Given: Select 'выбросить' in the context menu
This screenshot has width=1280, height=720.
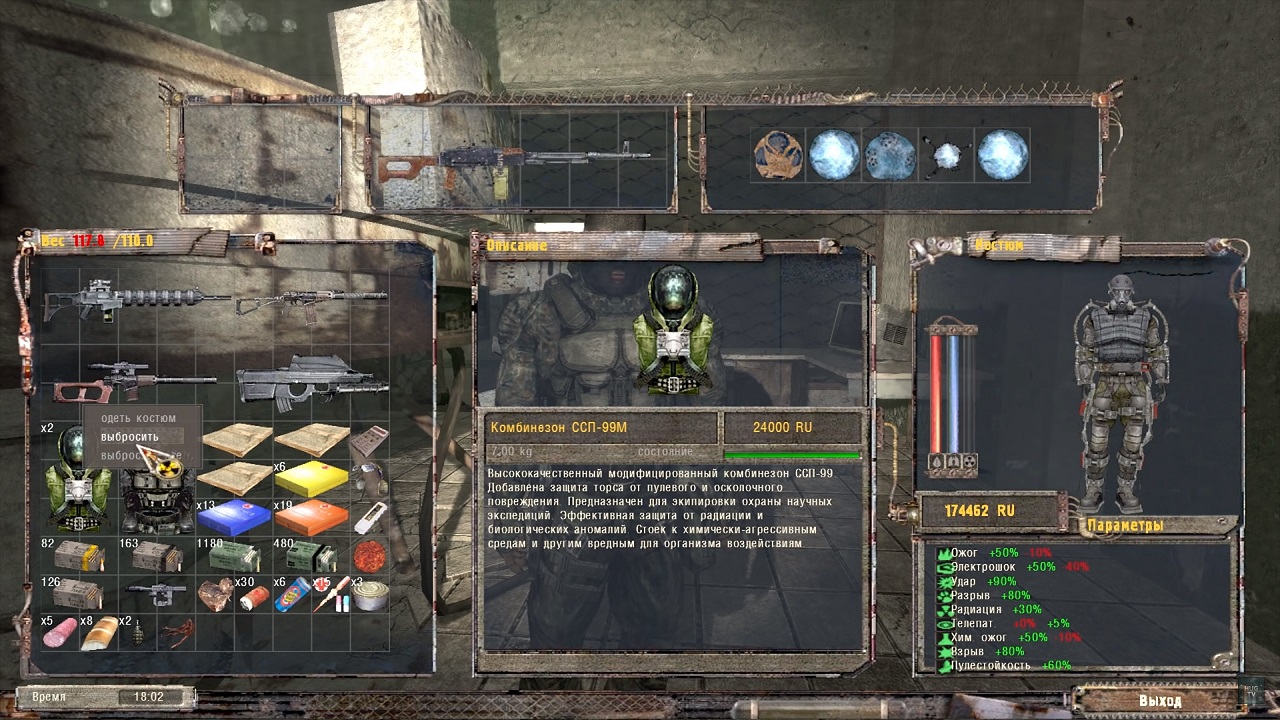Looking at the screenshot, I should pos(130,437).
